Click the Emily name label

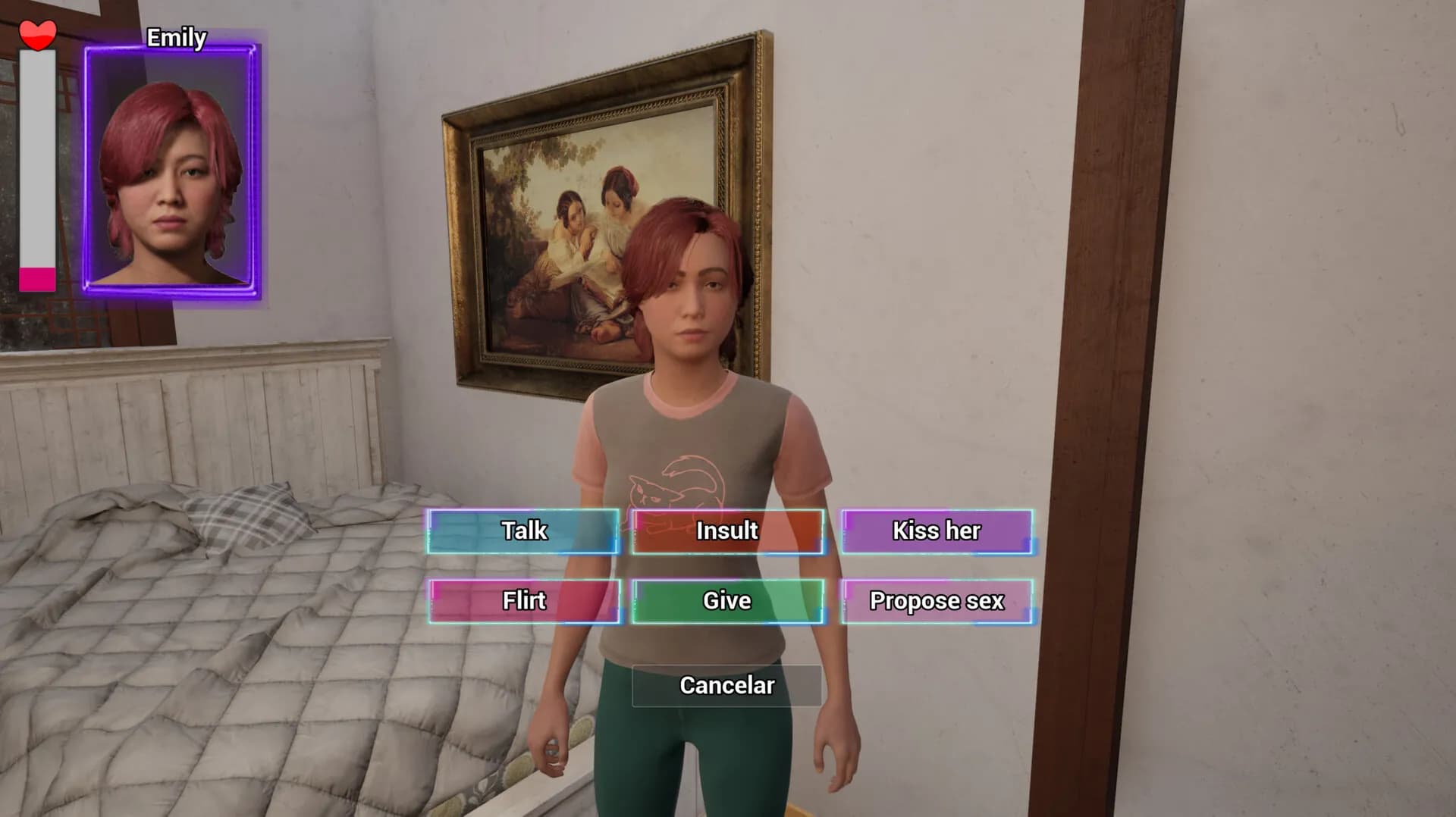click(175, 37)
